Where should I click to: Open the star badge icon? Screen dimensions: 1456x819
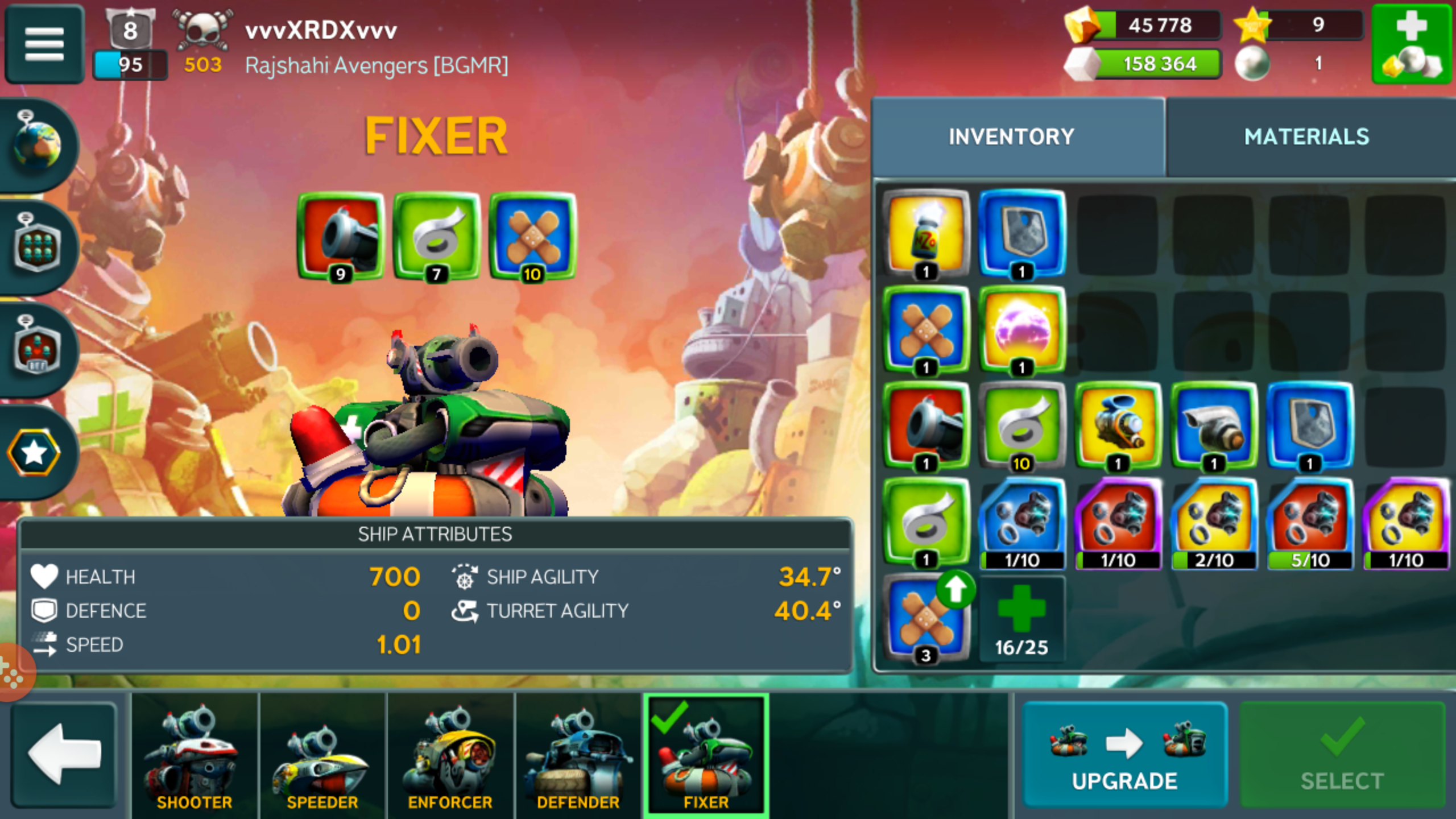[x=34, y=453]
